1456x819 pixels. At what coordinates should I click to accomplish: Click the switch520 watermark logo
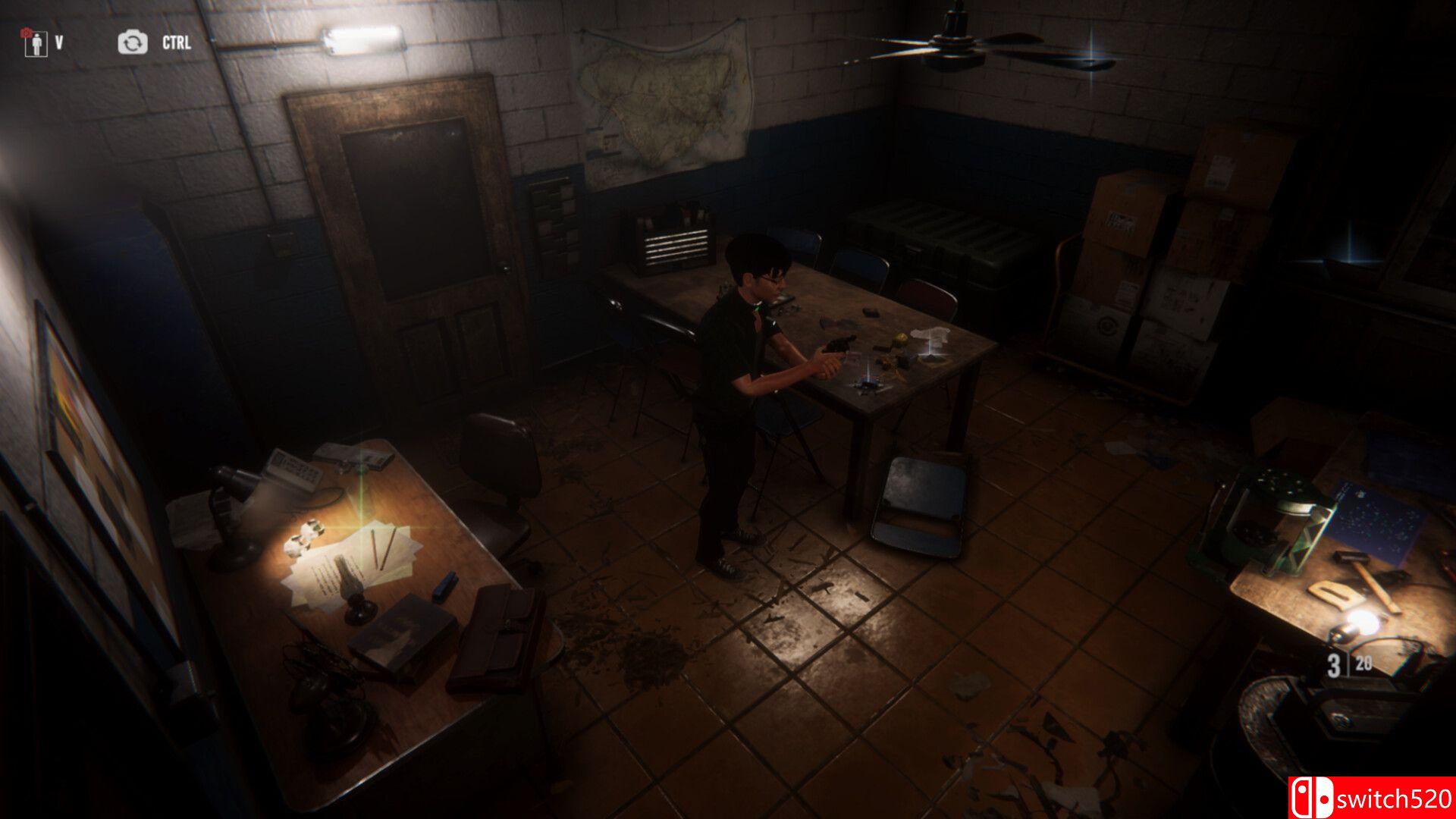click(x=1371, y=798)
